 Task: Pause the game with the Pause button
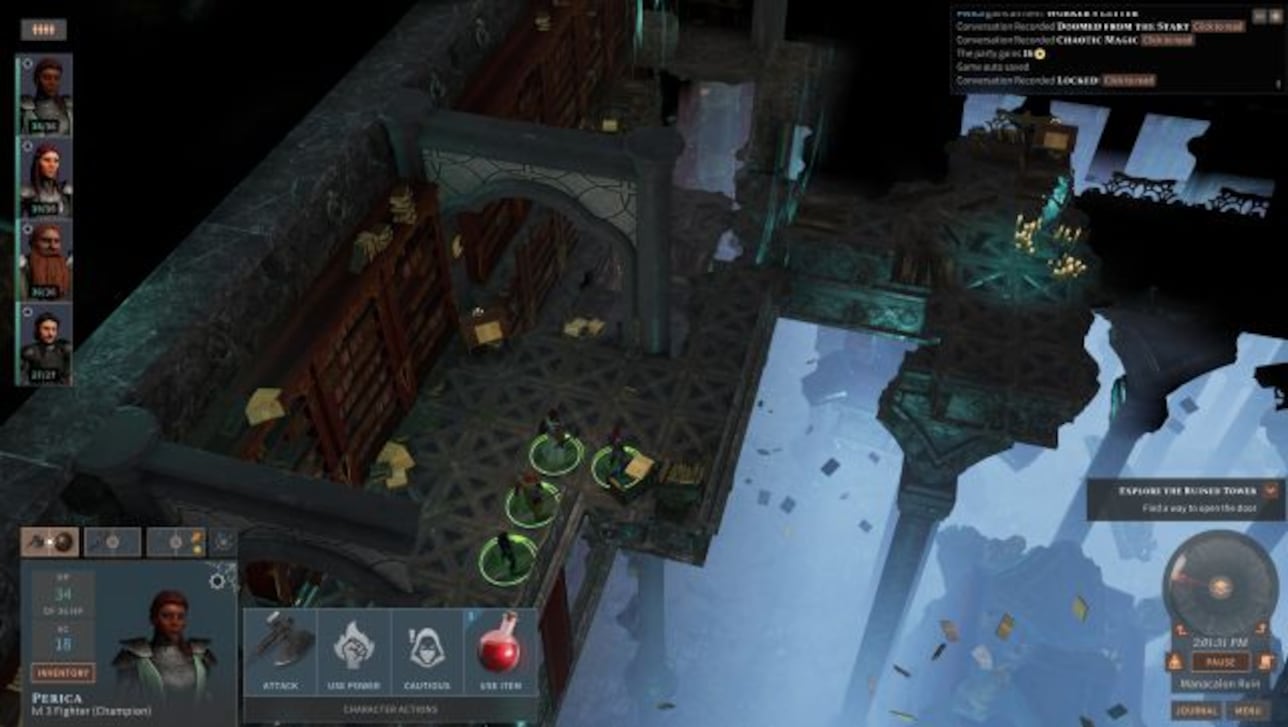(x=1220, y=662)
